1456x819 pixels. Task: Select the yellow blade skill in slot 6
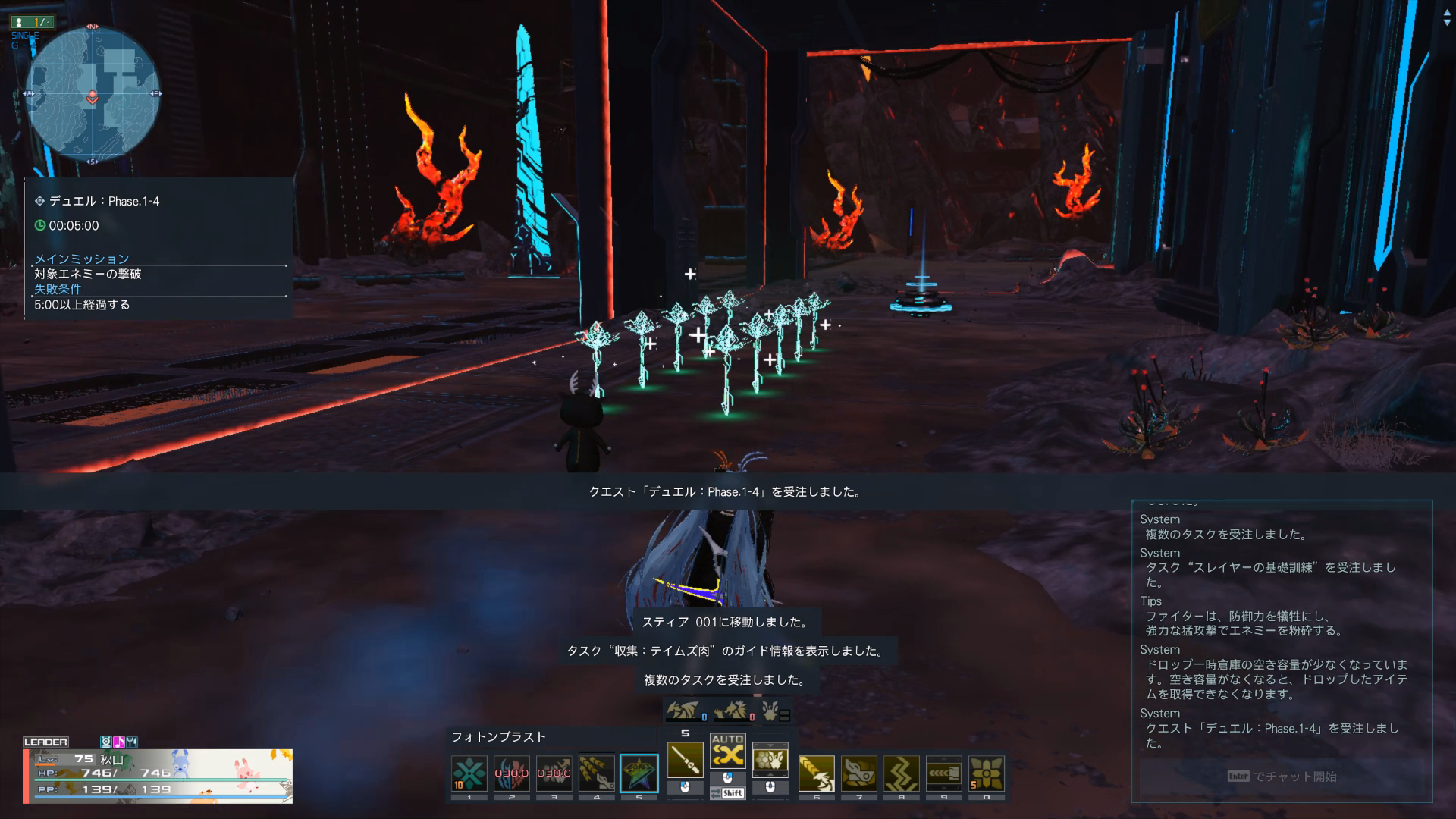coord(817,772)
